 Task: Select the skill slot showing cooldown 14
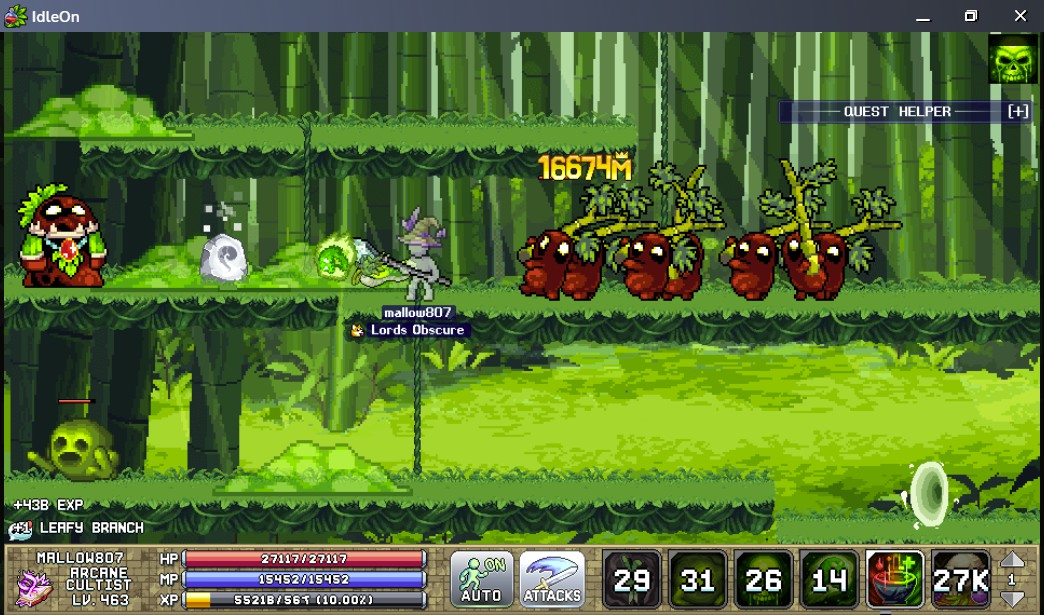click(829, 579)
